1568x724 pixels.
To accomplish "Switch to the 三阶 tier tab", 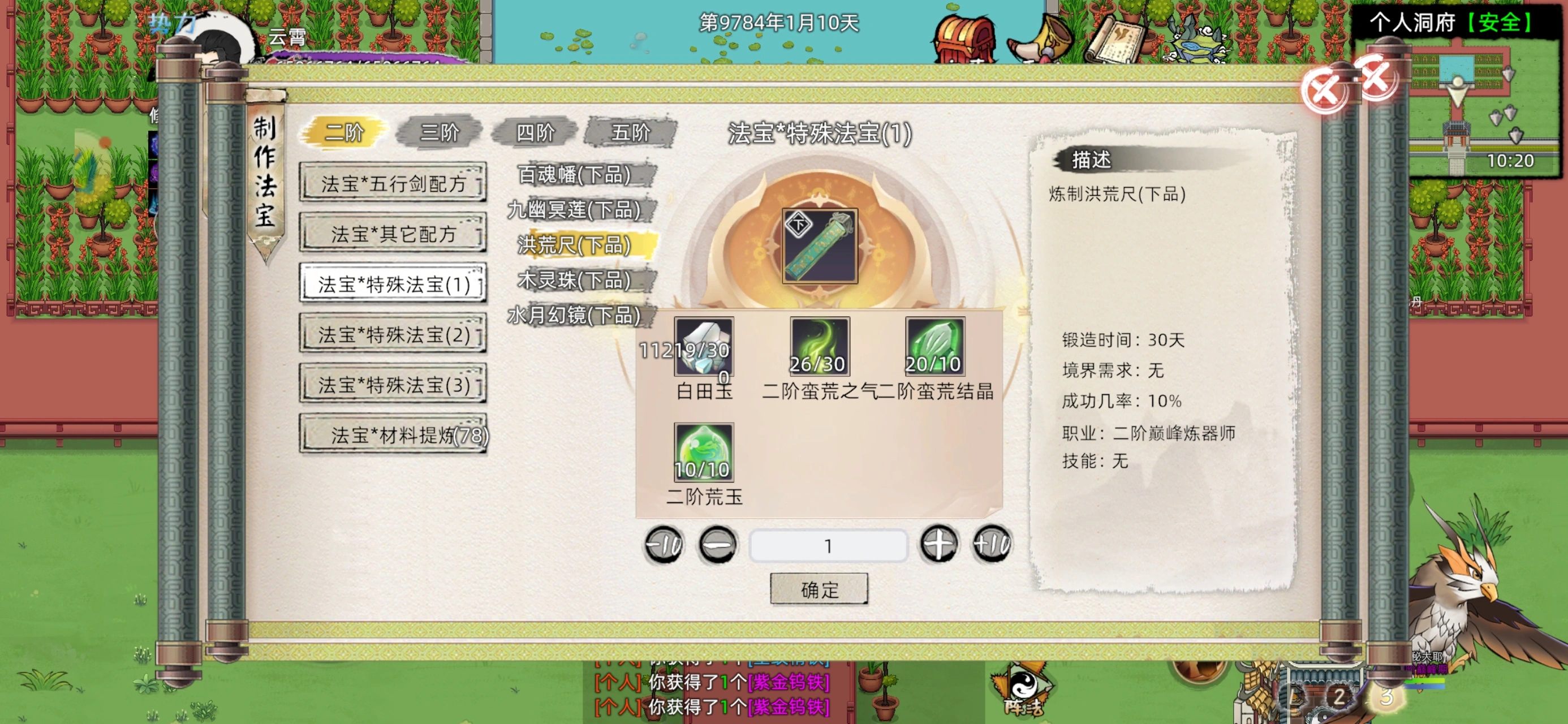I will pos(440,132).
